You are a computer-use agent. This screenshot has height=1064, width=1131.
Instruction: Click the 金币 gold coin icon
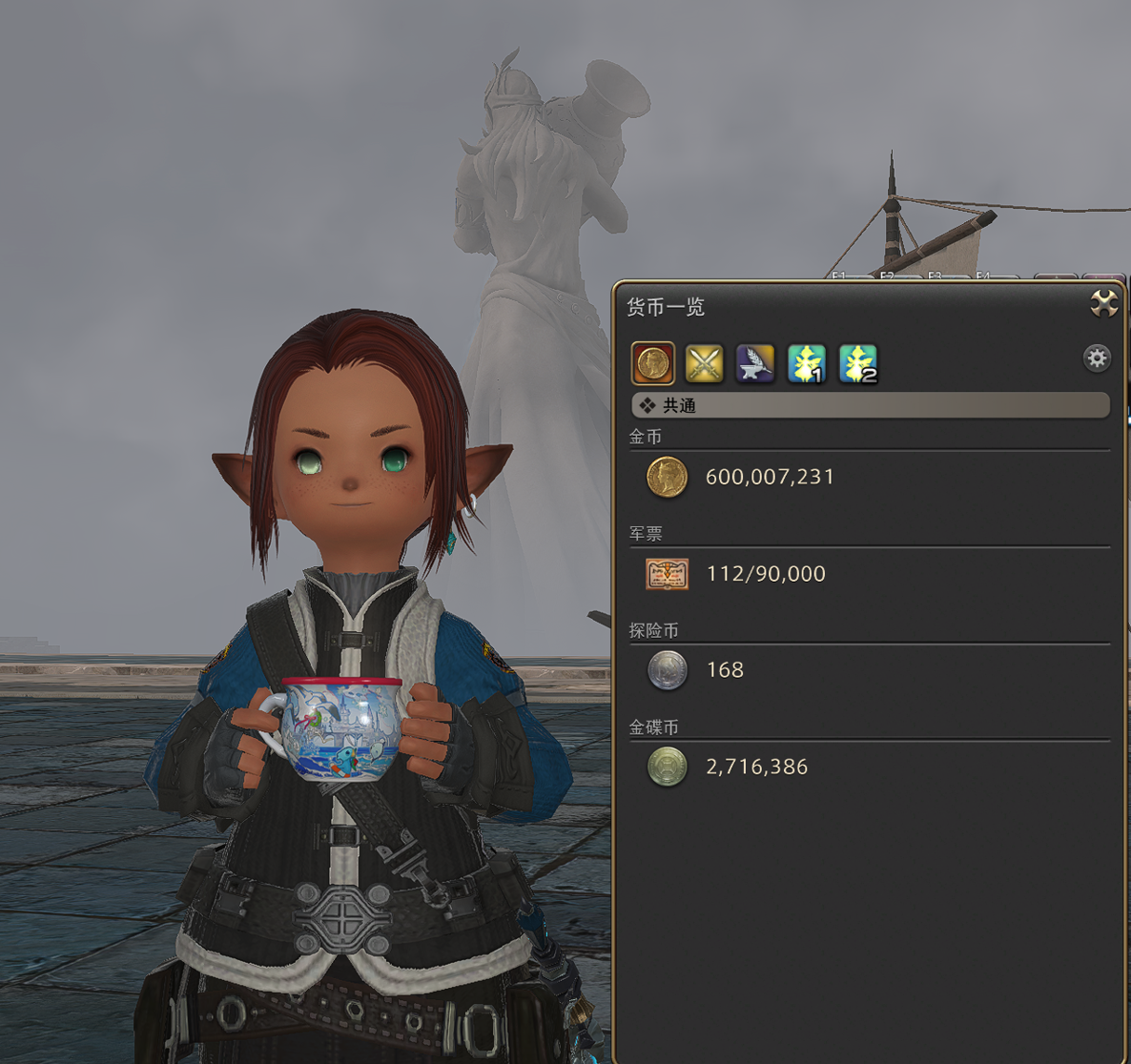[x=667, y=477]
